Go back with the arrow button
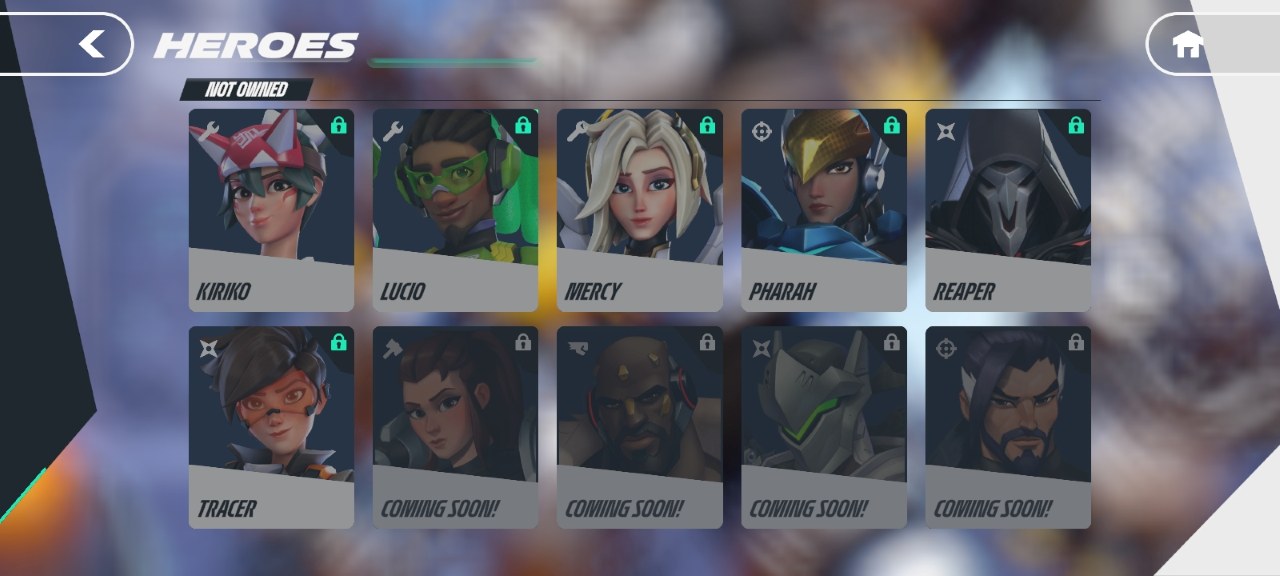This screenshot has height=576, width=1280. 92,44
